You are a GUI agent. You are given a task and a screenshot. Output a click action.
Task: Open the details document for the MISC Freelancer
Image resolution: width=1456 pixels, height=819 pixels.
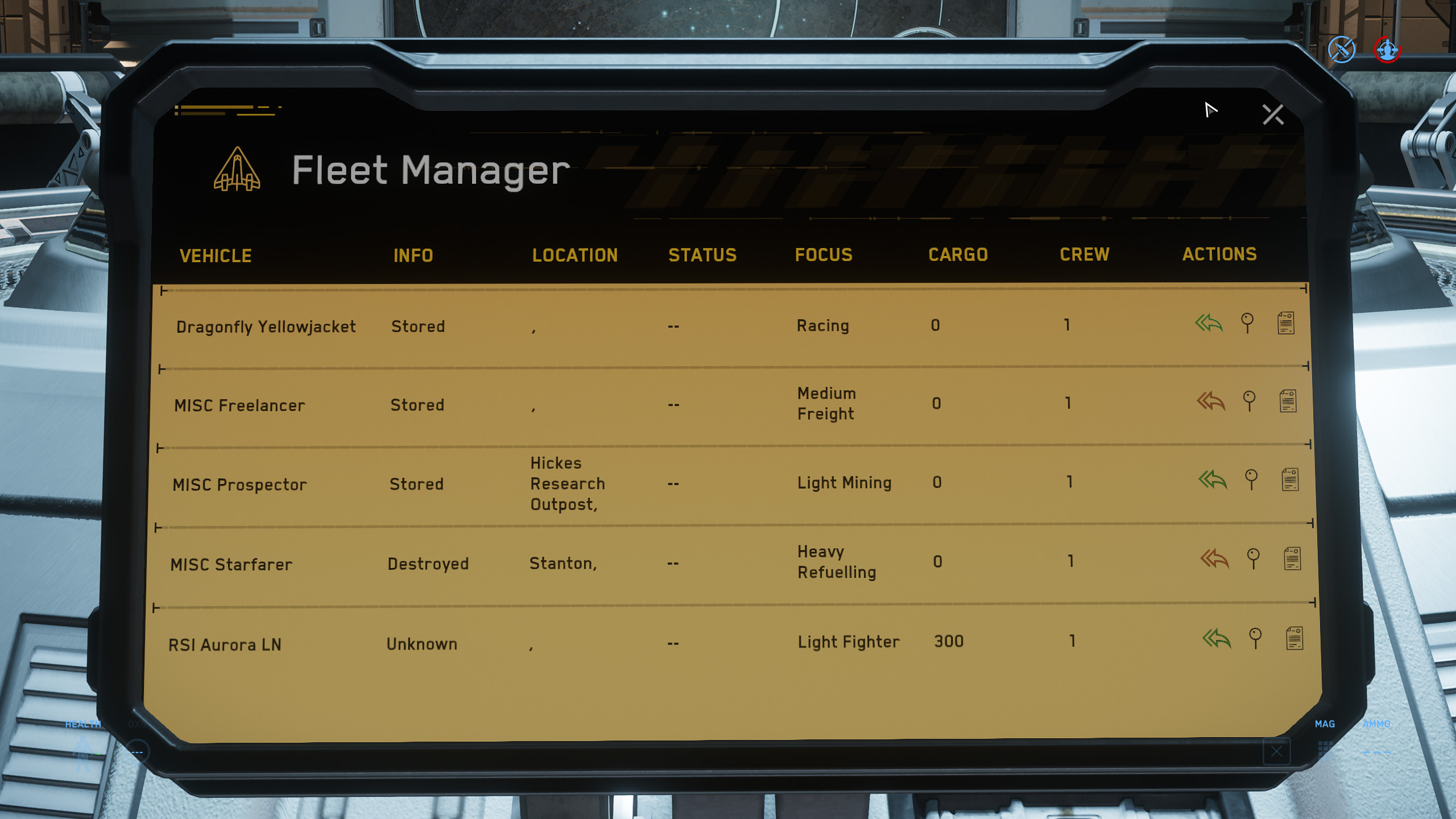1287,400
